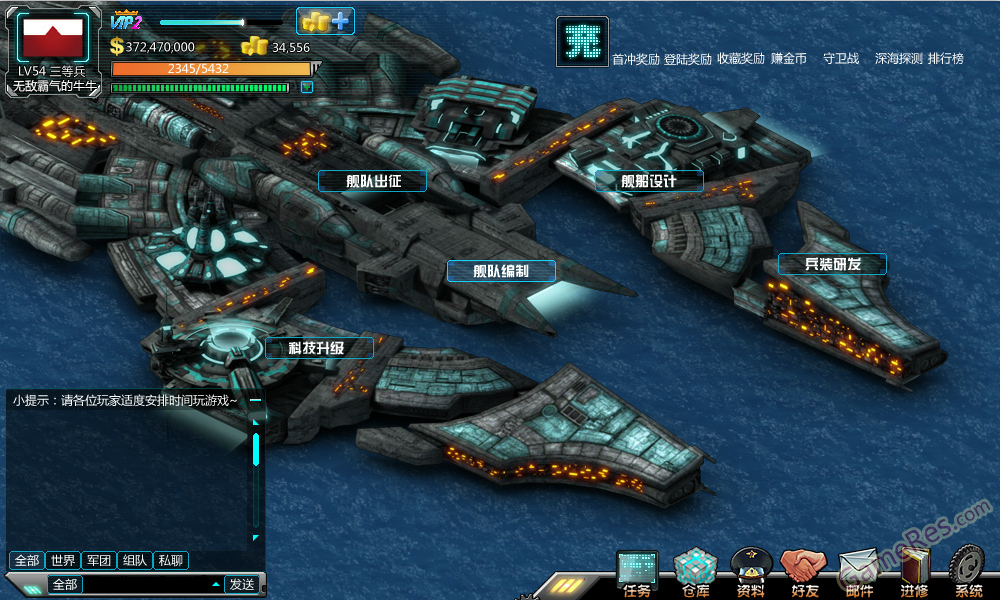This screenshot has width=1000, height=600.
Task: View the 排行榜 leaderboard
Action: [x=946, y=59]
